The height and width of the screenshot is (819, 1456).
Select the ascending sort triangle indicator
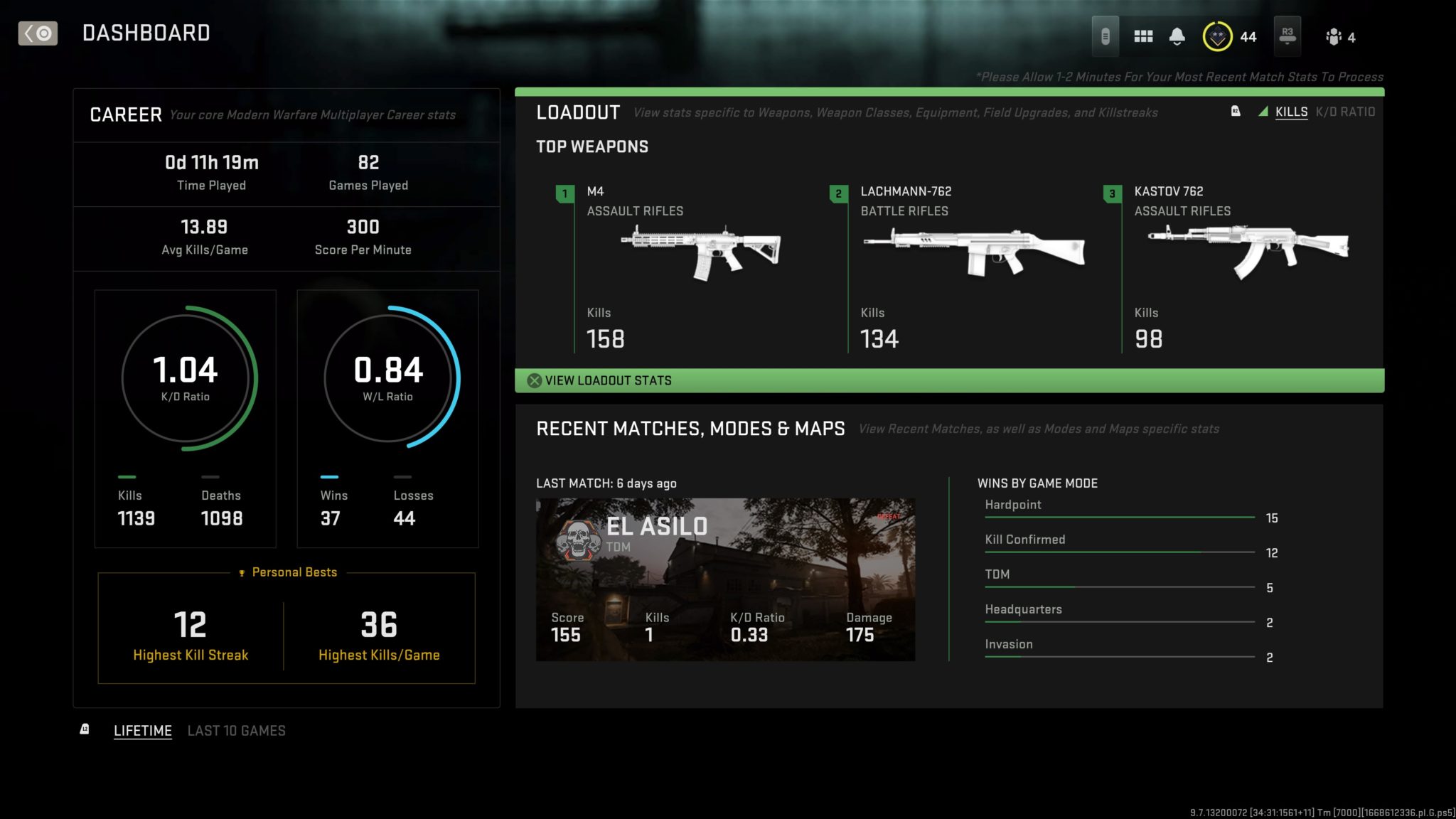(1263, 112)
